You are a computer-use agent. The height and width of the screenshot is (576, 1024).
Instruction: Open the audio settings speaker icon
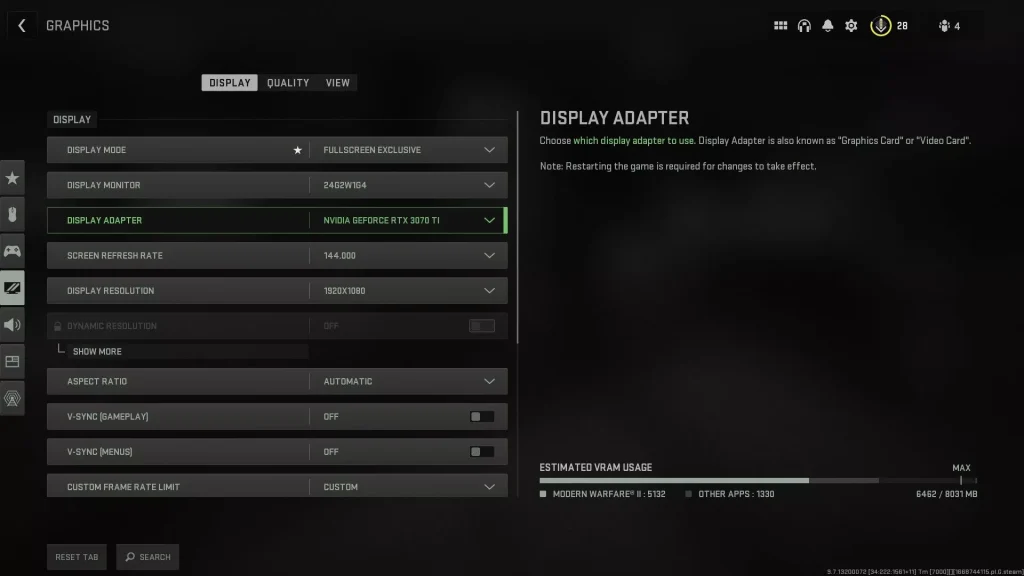point(12,325)
